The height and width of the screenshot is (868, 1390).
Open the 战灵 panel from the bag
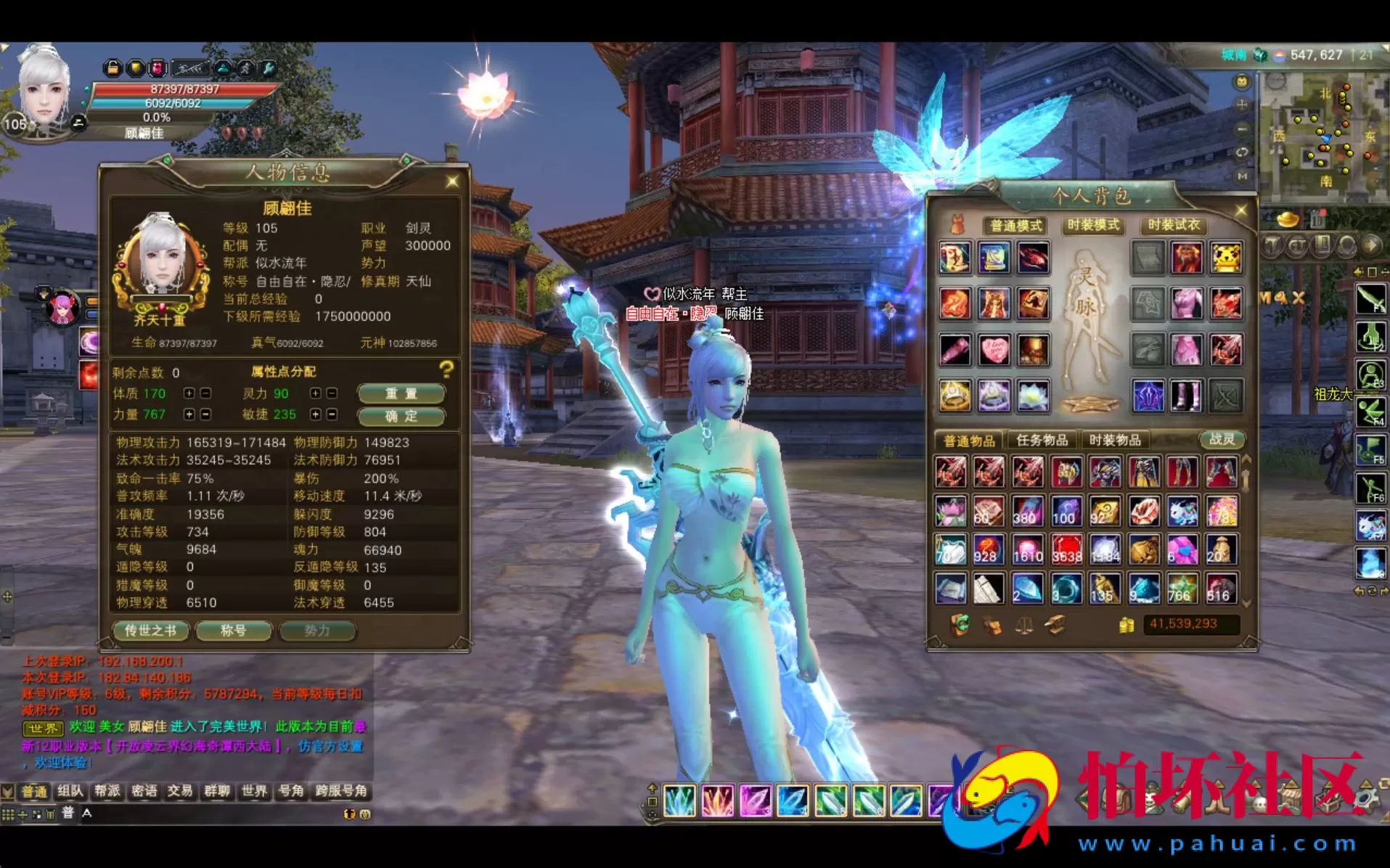(x=1222, y=438)
